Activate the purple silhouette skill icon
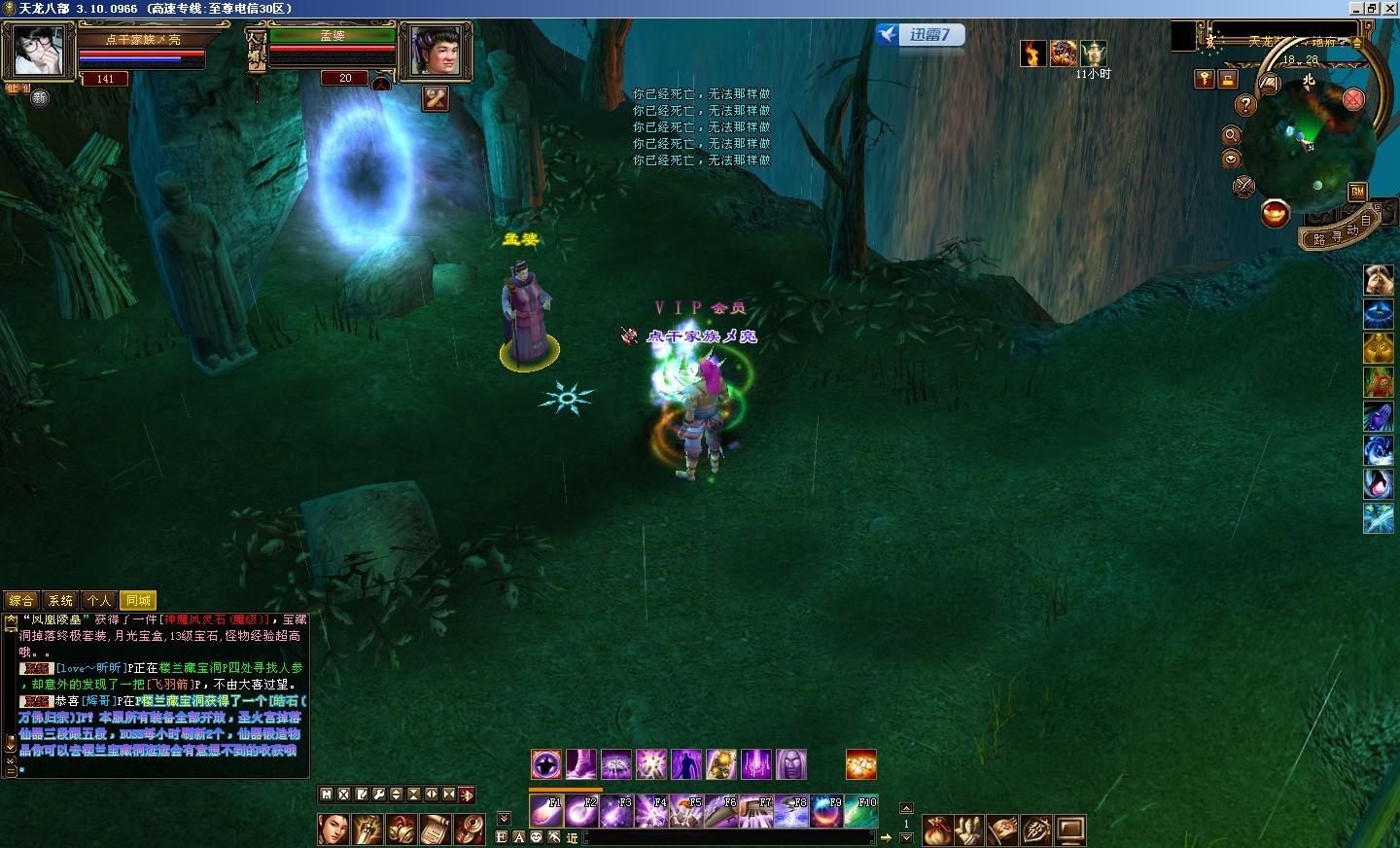This screenshot has height=848, width=1400. [x=685, y=764]
